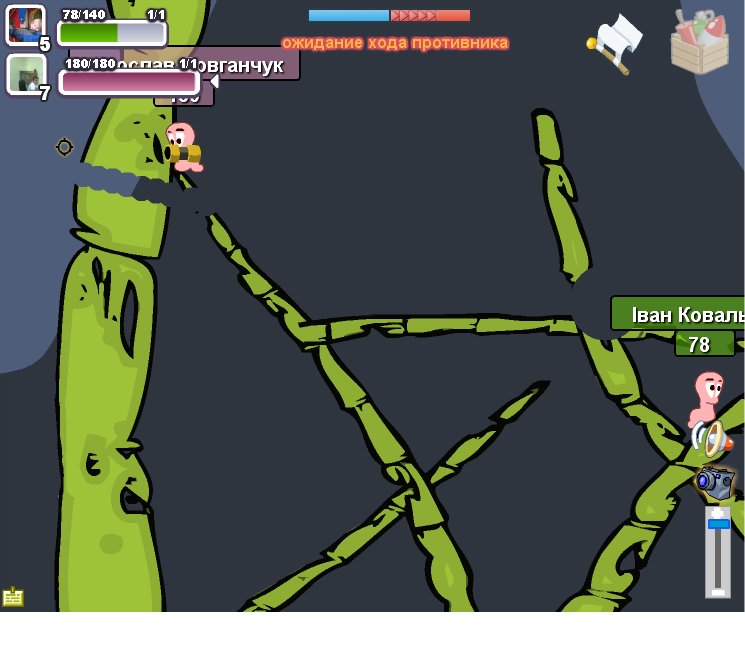The height and width of the screenshot is (650, 745).
Task: Open the weapons crate
Action: 699,42
